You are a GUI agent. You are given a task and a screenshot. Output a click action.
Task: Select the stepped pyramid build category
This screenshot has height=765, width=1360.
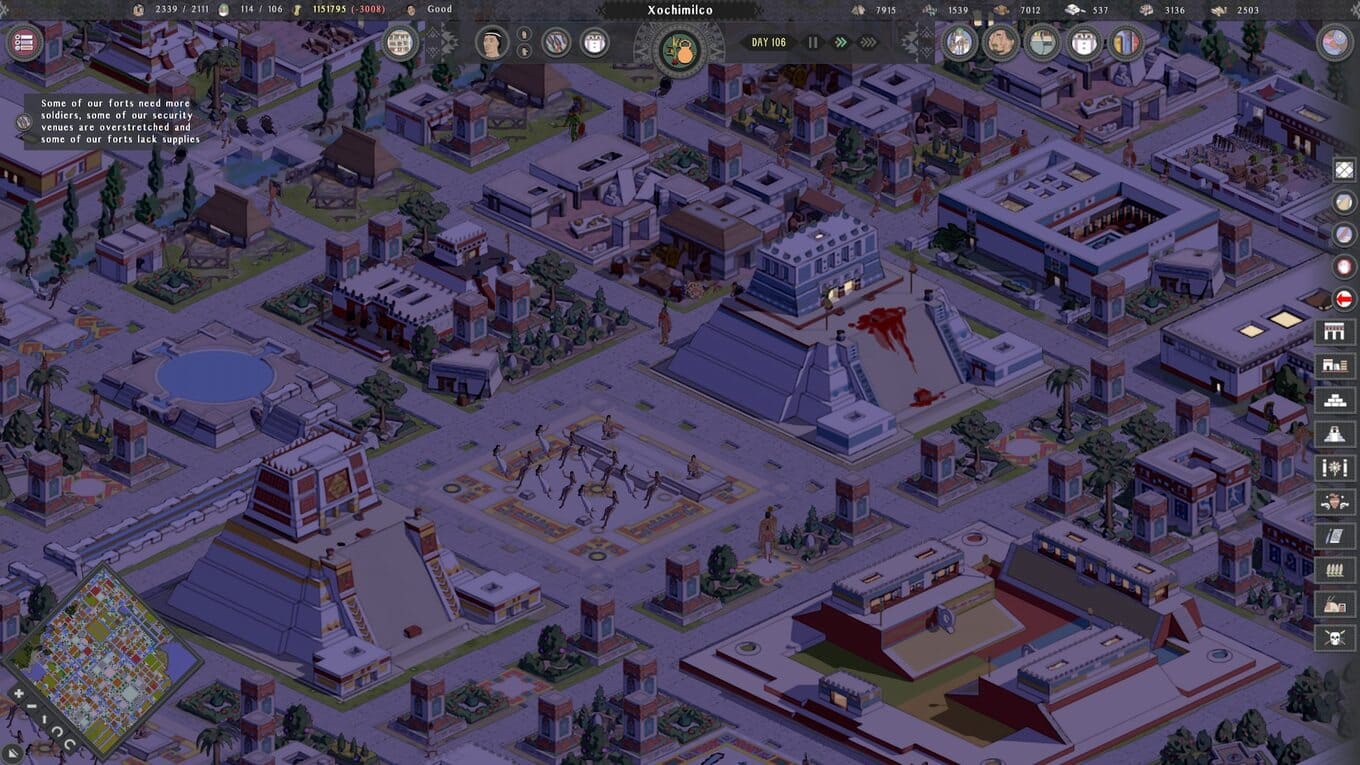coord(1334,433)
